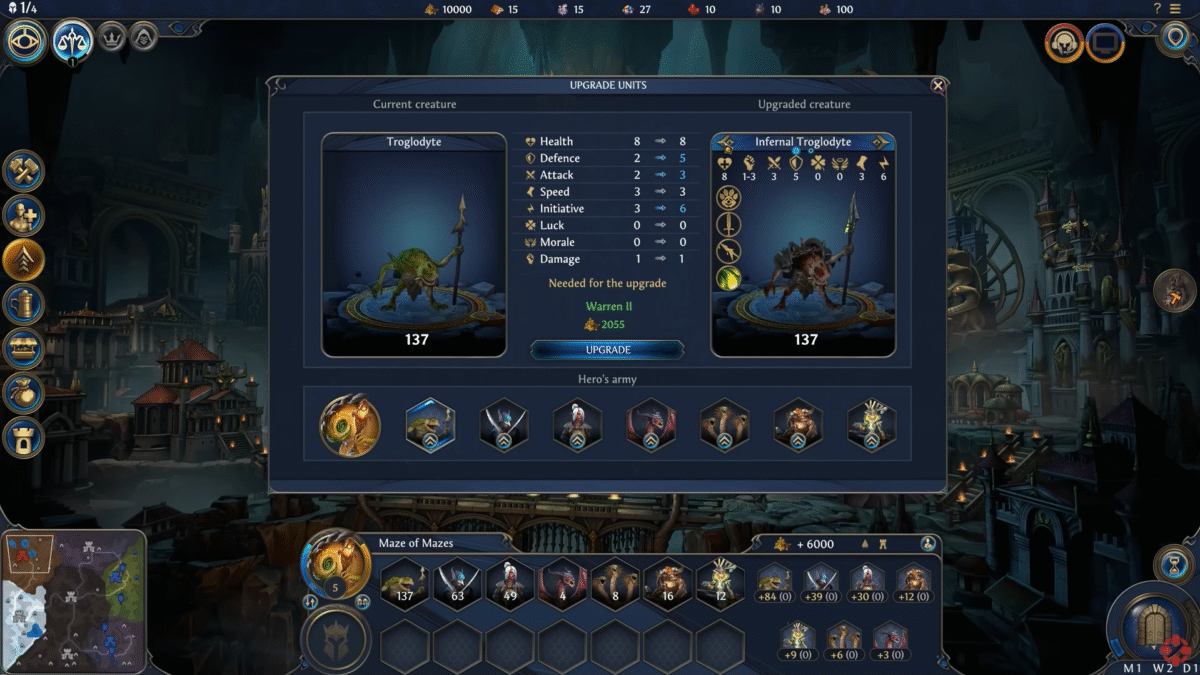
Task: Click the Upgrade button
Action: (607, 350)
